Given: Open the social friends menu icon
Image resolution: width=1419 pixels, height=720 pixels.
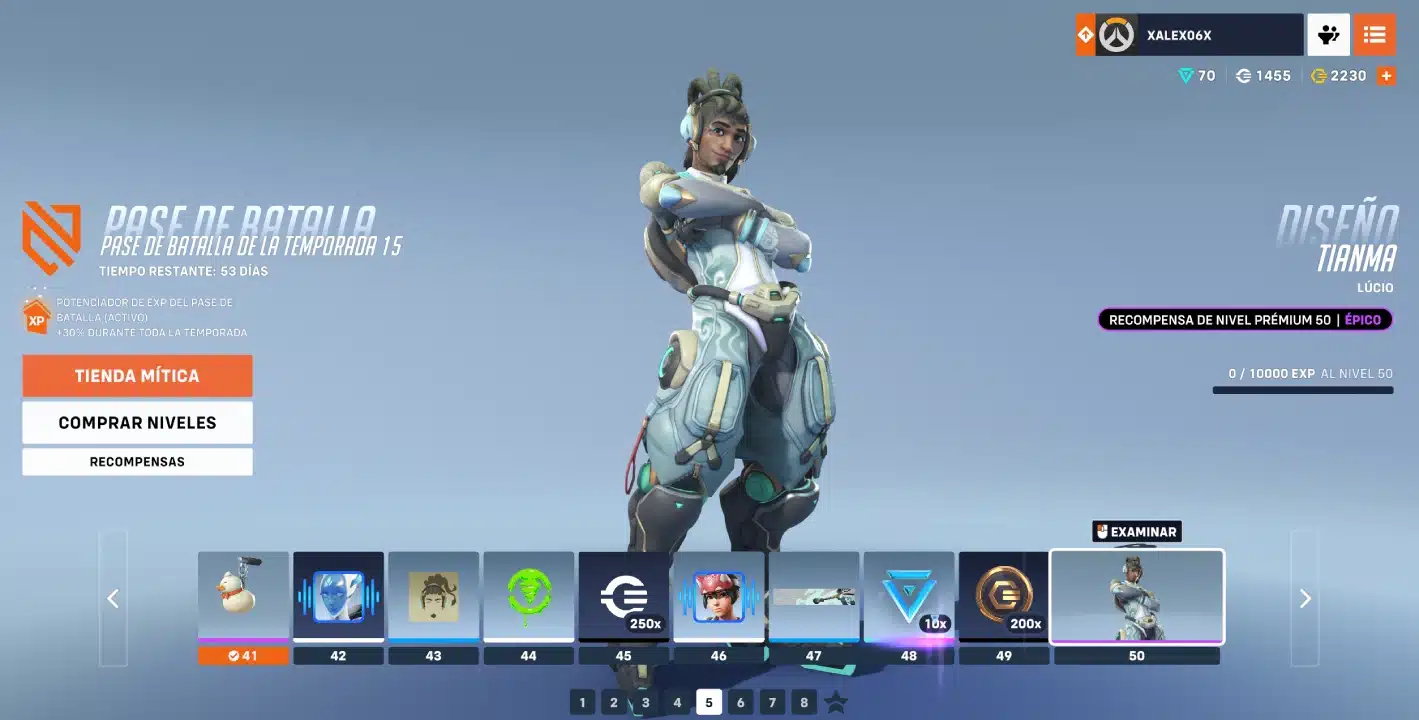Looking at the screenshot, I should (1328, 35).
